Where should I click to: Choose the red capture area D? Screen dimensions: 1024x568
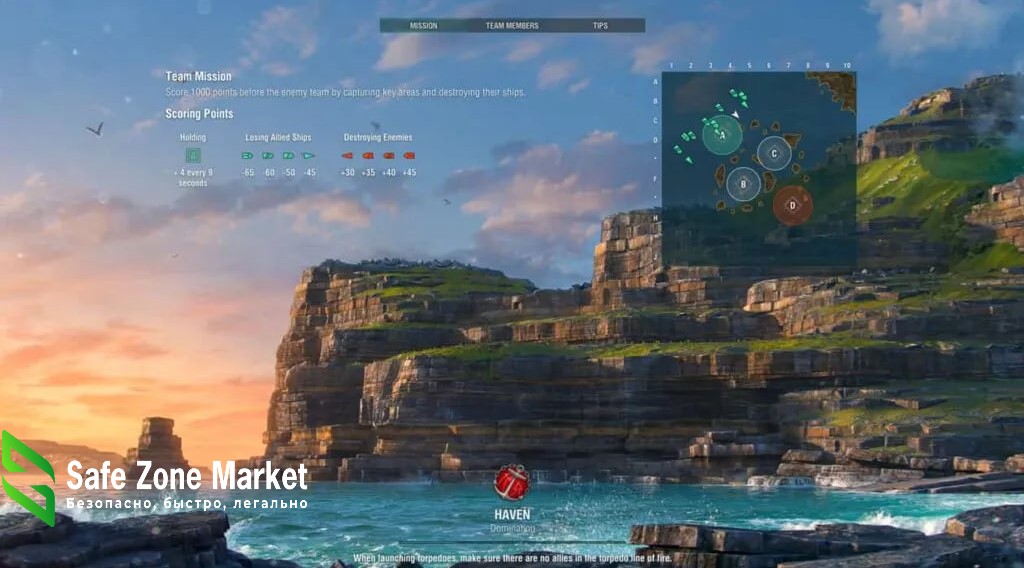point(792,205)
